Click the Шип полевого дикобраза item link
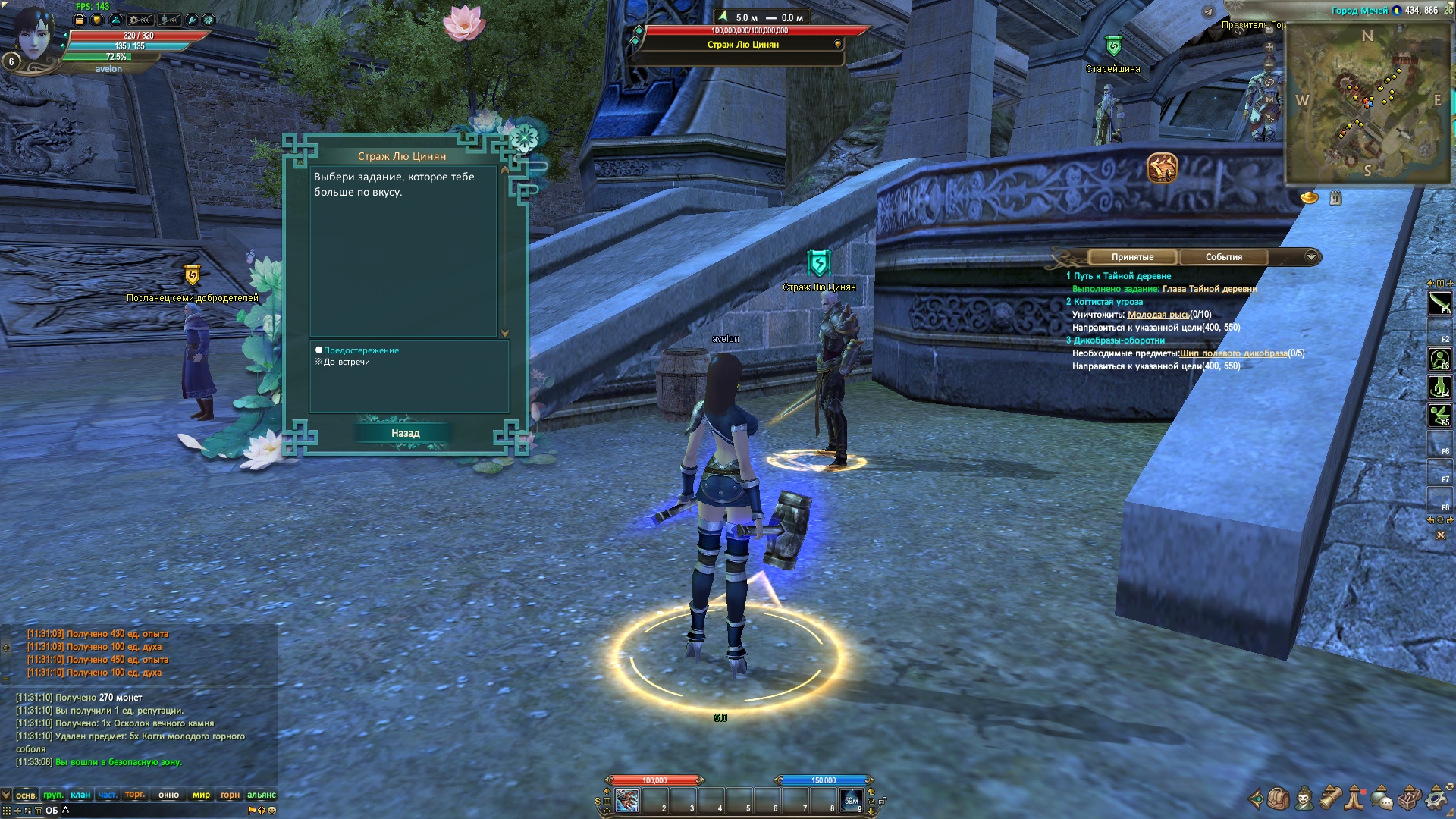 tap(1233, 353)
